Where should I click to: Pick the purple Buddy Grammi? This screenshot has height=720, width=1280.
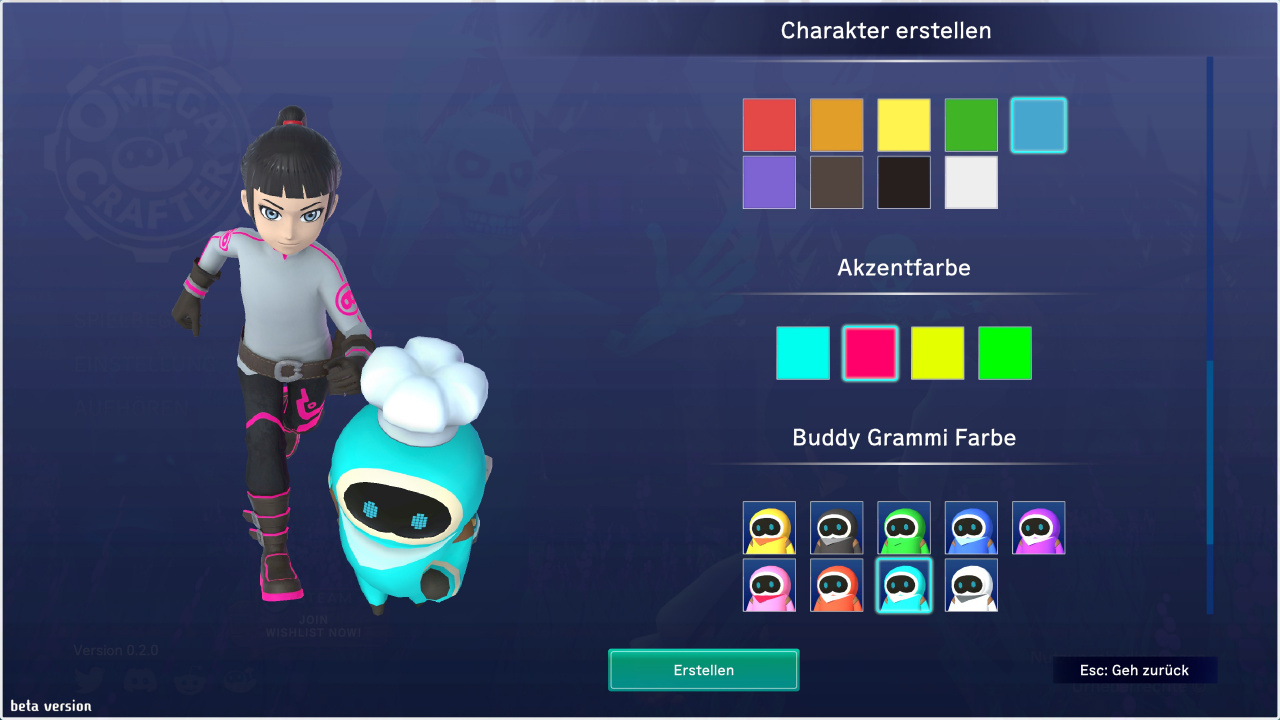click(x=1038, y=528)
